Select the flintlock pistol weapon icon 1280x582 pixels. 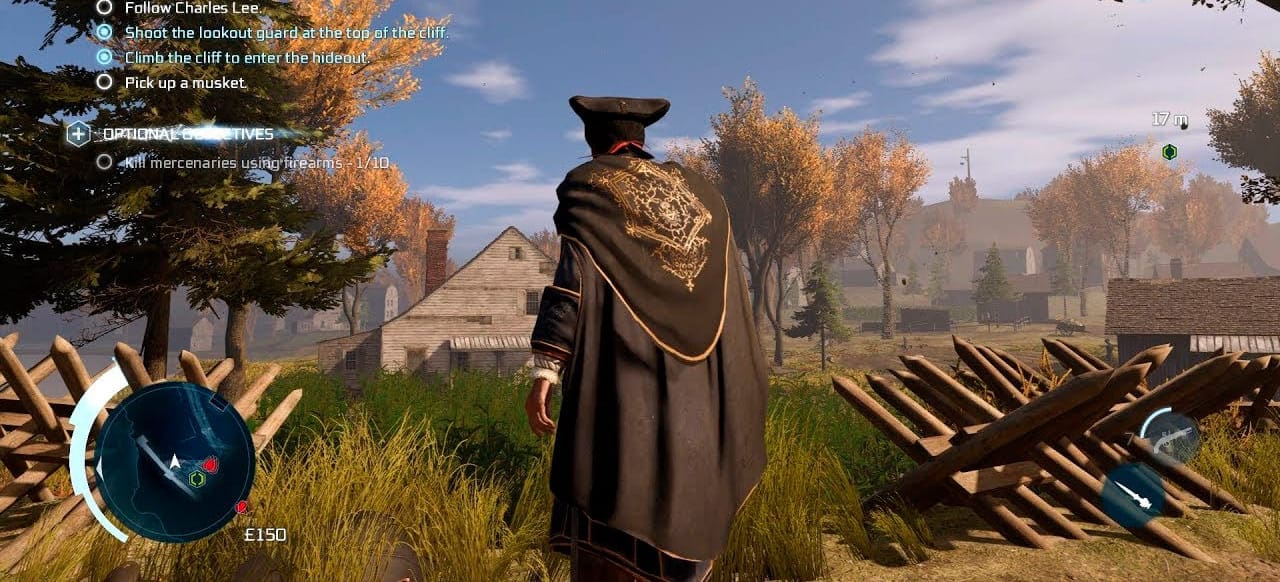tap(1170, 437)
